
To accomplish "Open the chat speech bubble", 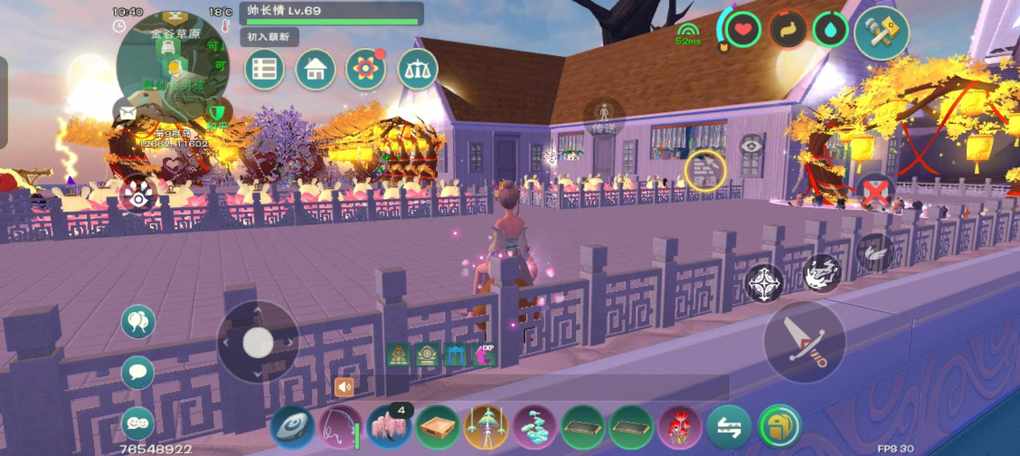I will pos(138,372).
